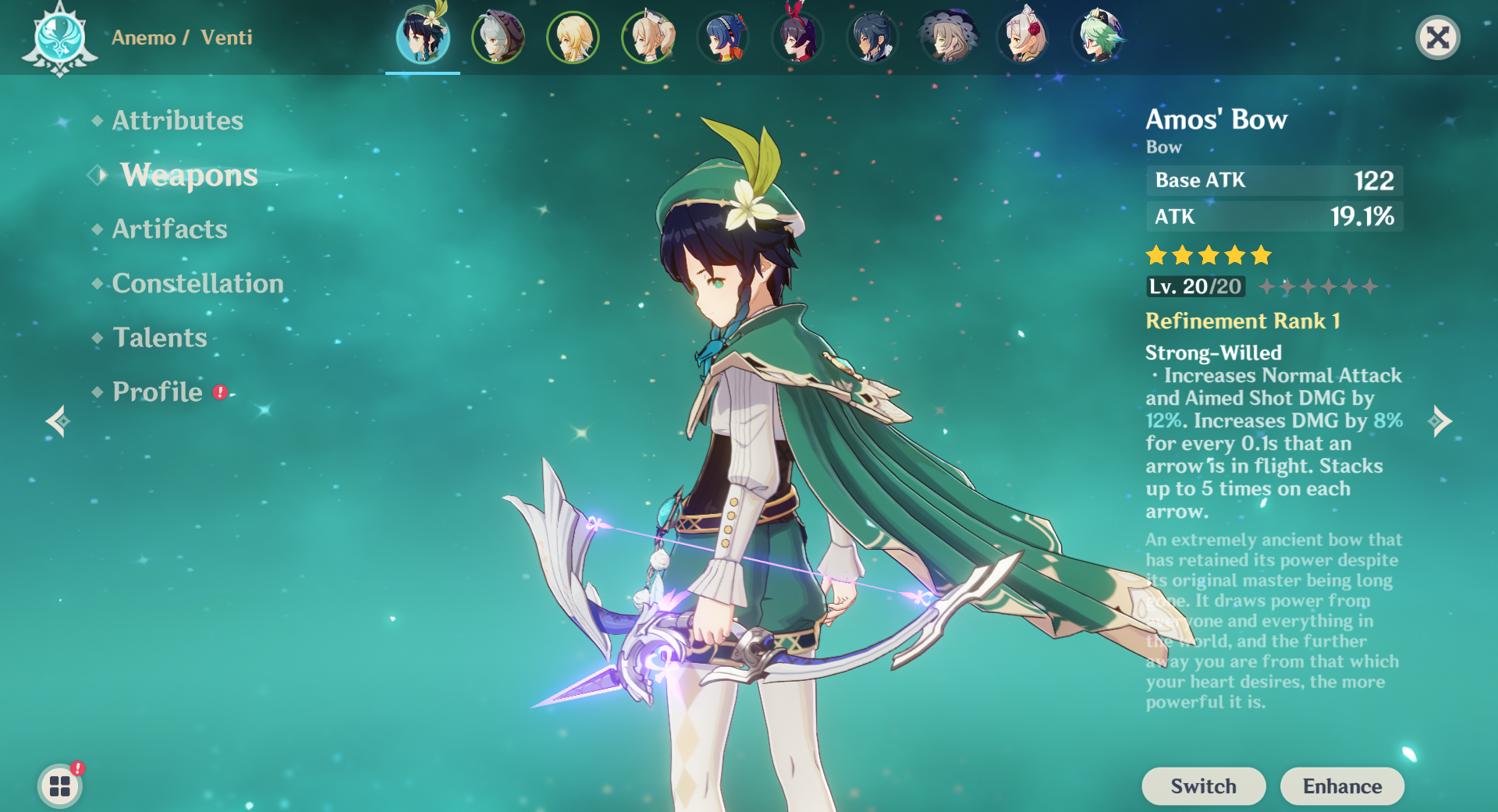Image resolution: width=1498 pixels, height=812 pixels.
Task: Go to the next character with right arrow
Action: click(1440, 421)
